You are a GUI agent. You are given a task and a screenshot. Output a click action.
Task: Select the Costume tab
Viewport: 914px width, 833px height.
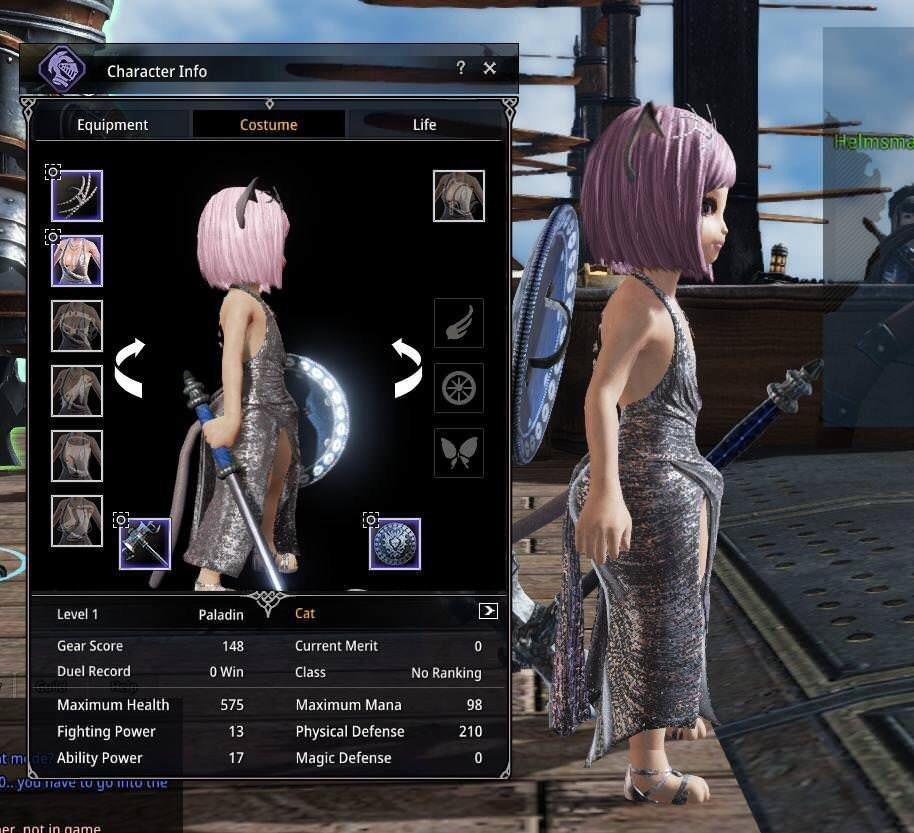click(268, 125)
